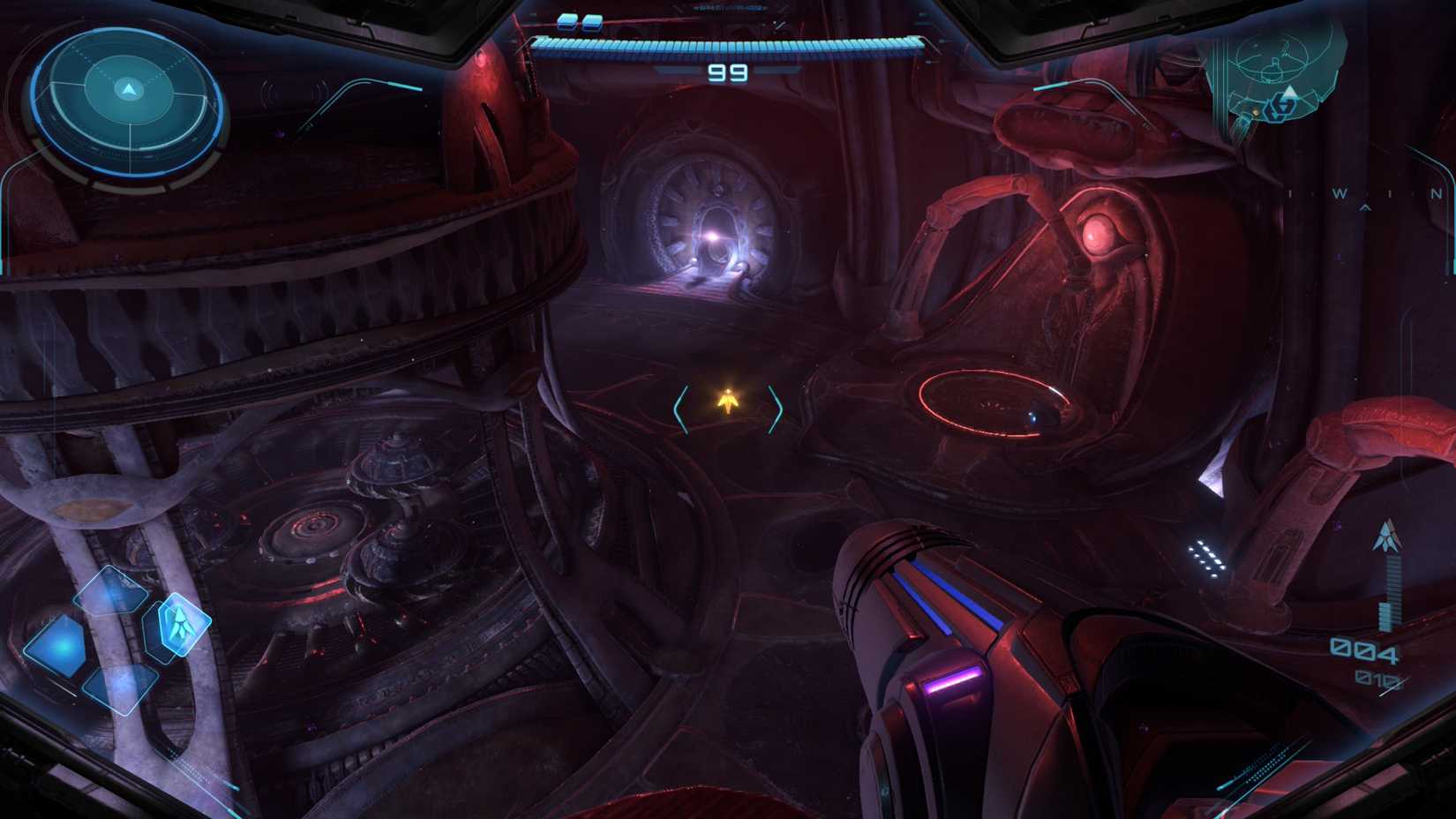Select the N compass heading label
Viewport: 1456px width, 819px height.
click(x=1435, y=192)
